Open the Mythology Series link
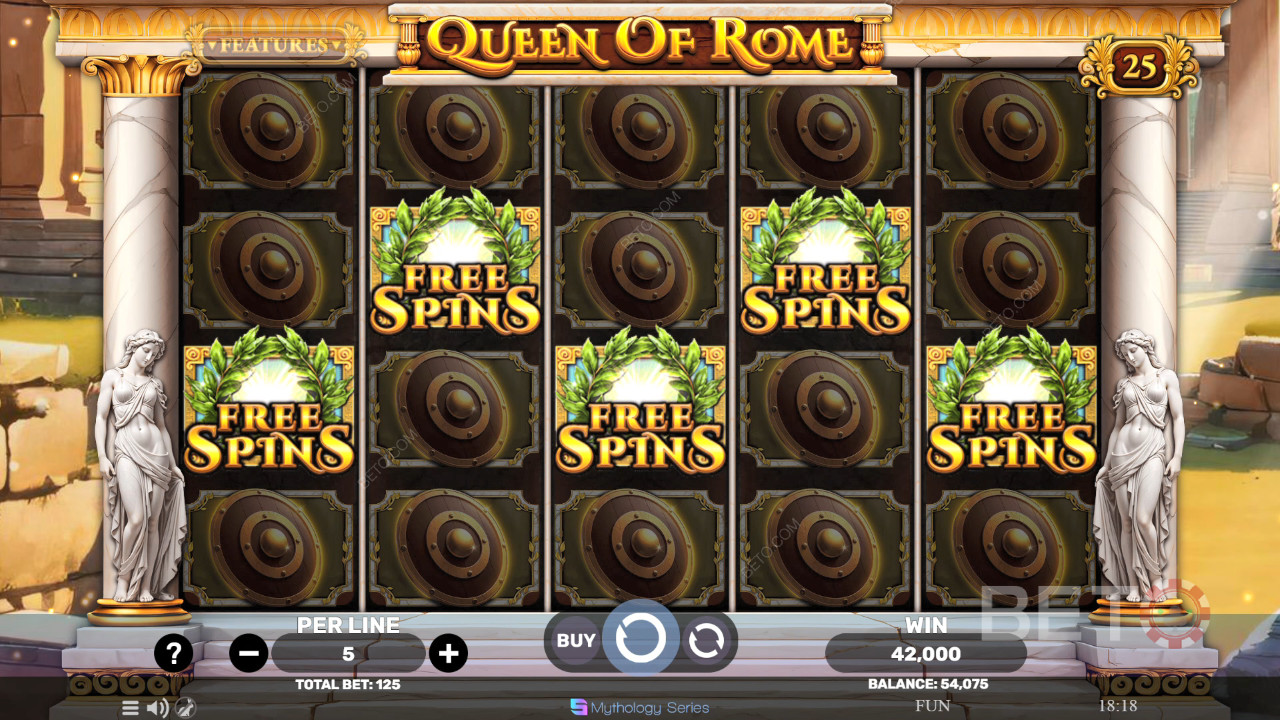Screen dimensions: 1280x720 click(640, 708)
